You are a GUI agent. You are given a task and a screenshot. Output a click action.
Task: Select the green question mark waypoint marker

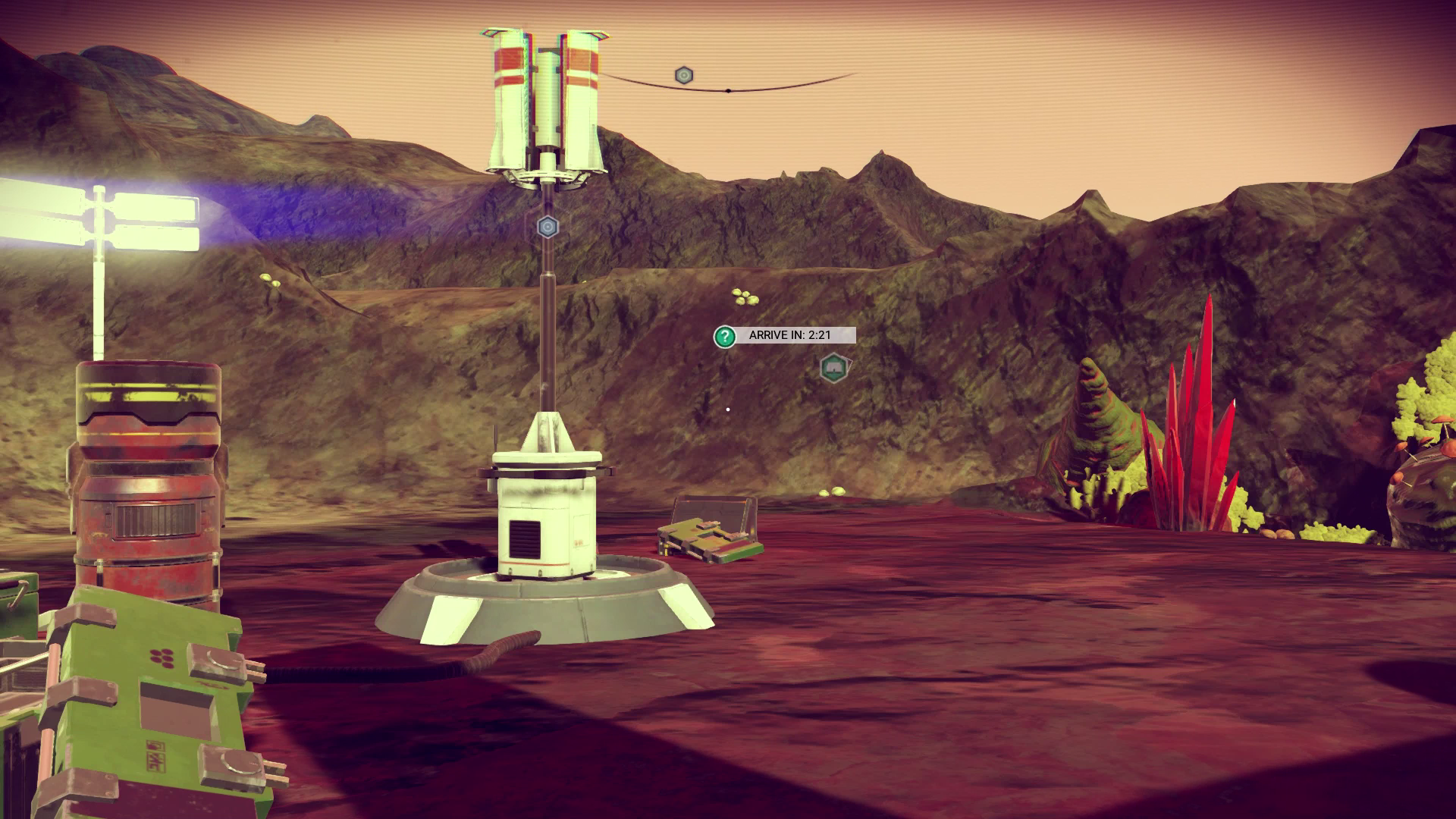pos(725,336)
